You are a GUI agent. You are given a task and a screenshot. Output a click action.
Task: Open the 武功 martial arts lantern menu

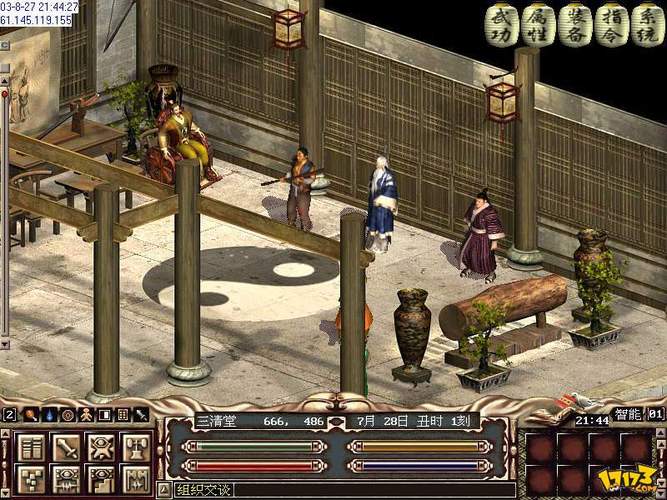[x=501, y=25]
